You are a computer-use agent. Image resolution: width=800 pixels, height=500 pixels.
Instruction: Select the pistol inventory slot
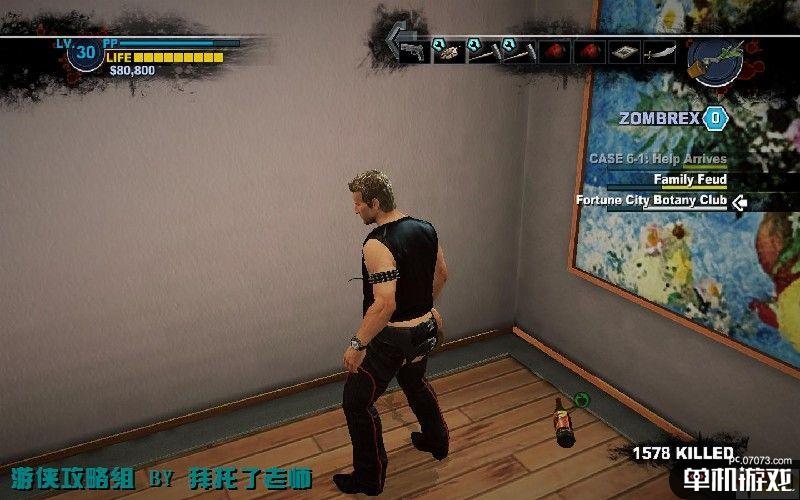[x=414, y=50]
